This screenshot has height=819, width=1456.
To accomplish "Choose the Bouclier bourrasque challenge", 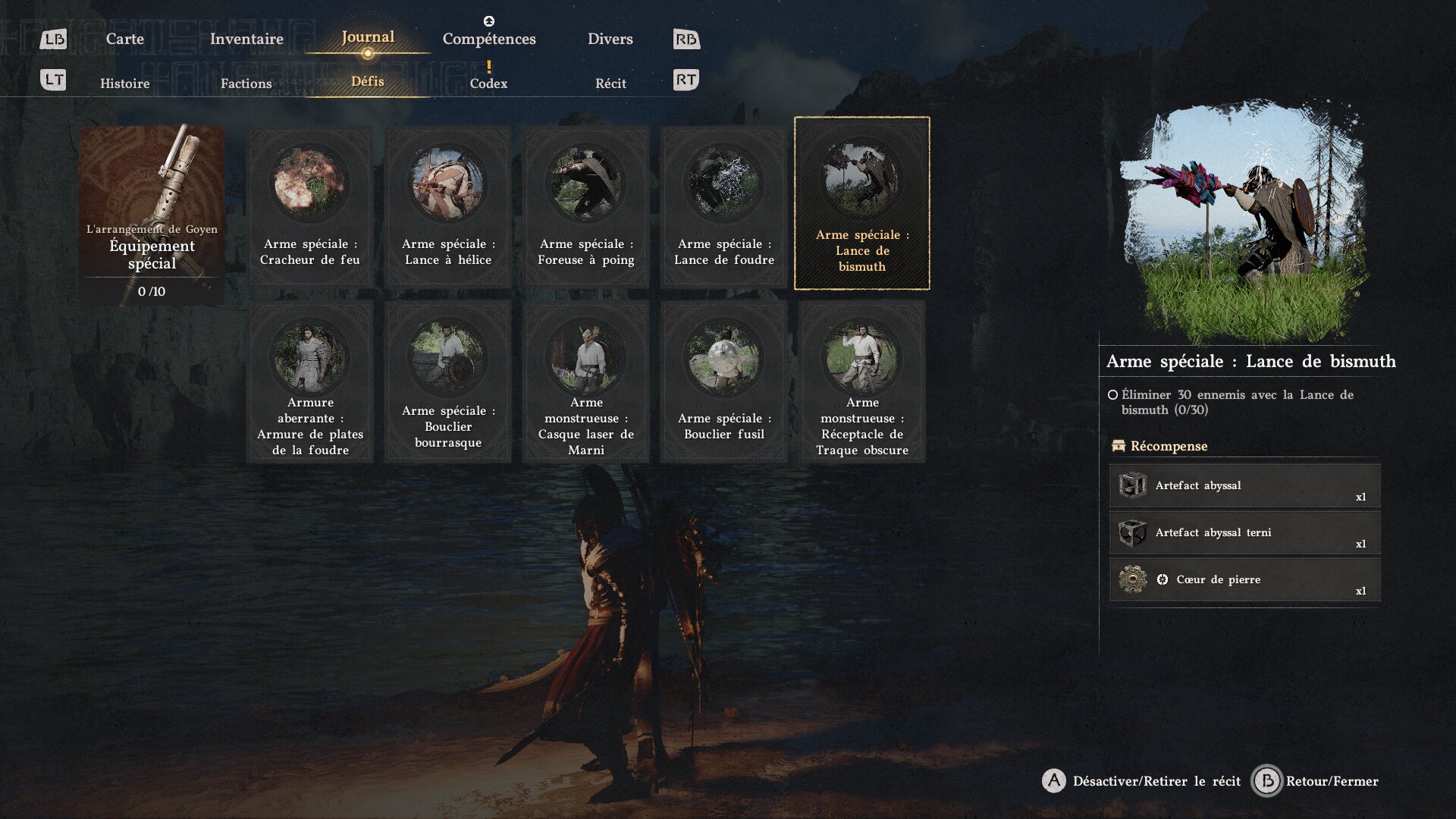I will click(x=448, y=382).
